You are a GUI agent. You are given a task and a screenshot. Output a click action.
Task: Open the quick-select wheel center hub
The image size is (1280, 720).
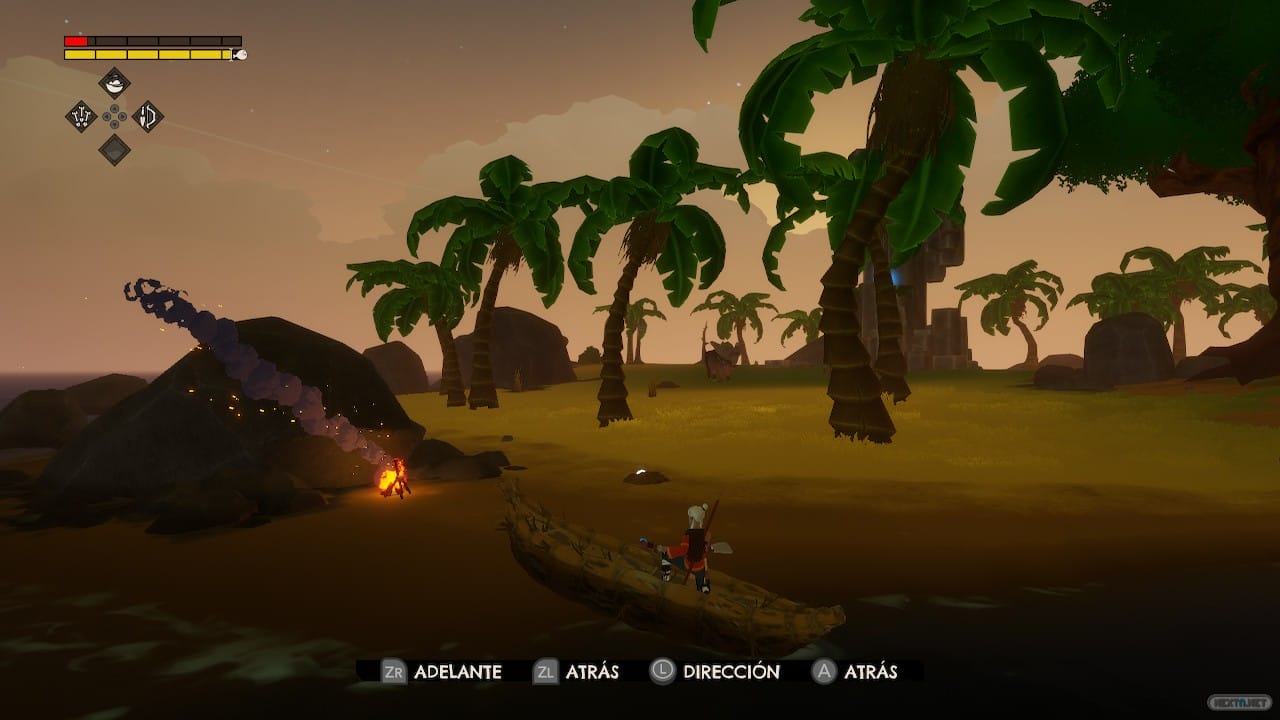pyautogui.click(x=114, y=116)
